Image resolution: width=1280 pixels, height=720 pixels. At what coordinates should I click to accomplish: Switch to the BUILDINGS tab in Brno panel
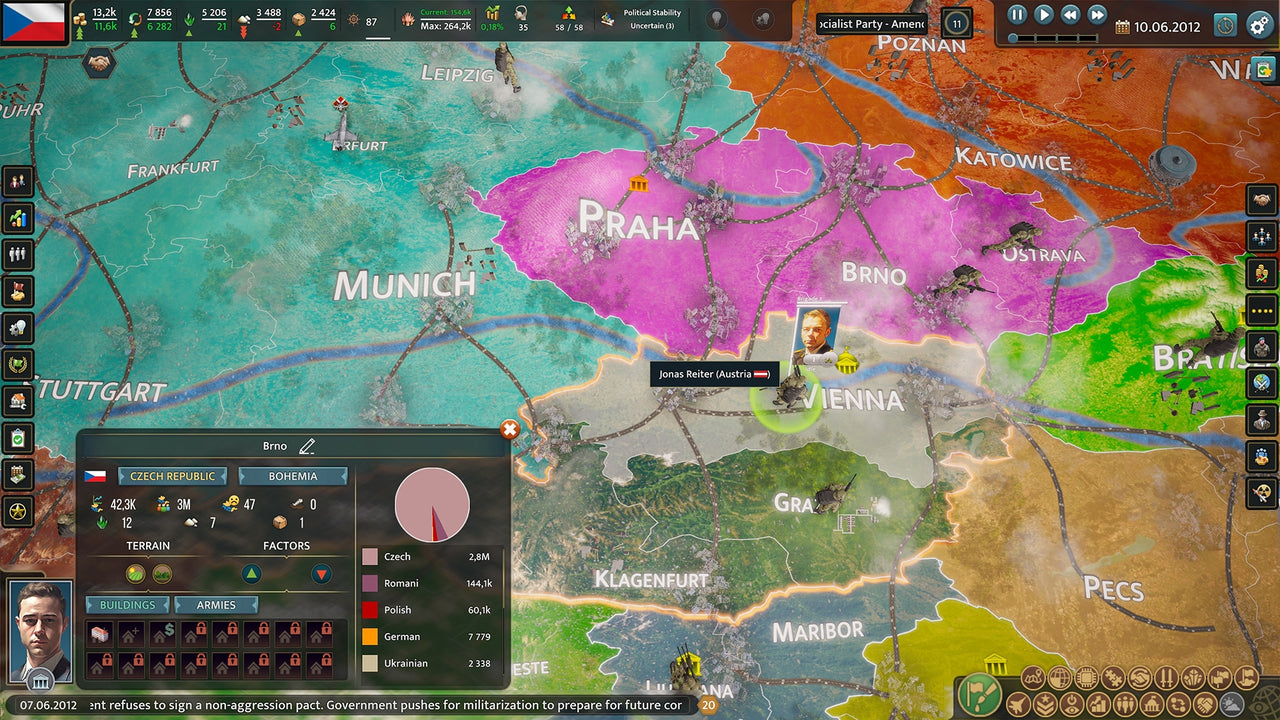pos(127,604)
